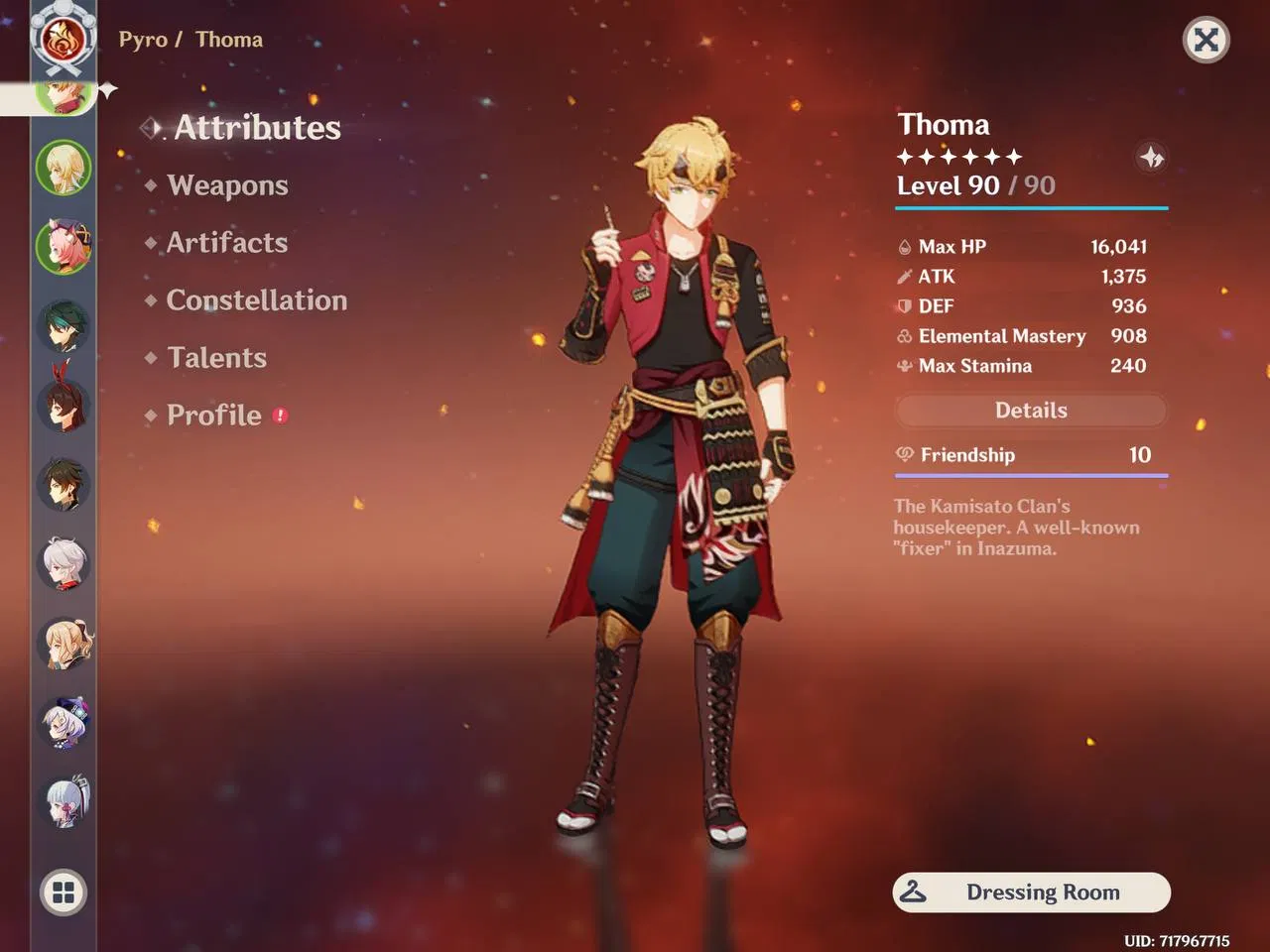Open the Dressing Room

(1031, 892)
